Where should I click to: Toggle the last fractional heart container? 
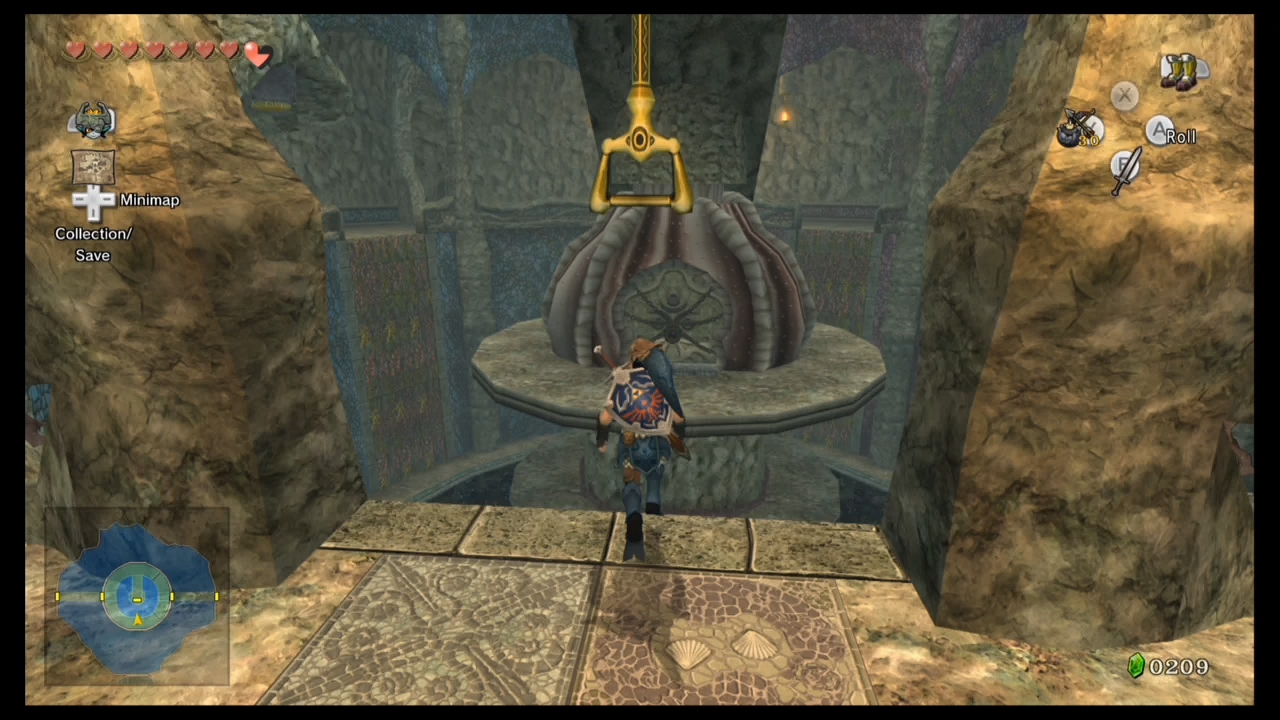[x=257, y=57]
